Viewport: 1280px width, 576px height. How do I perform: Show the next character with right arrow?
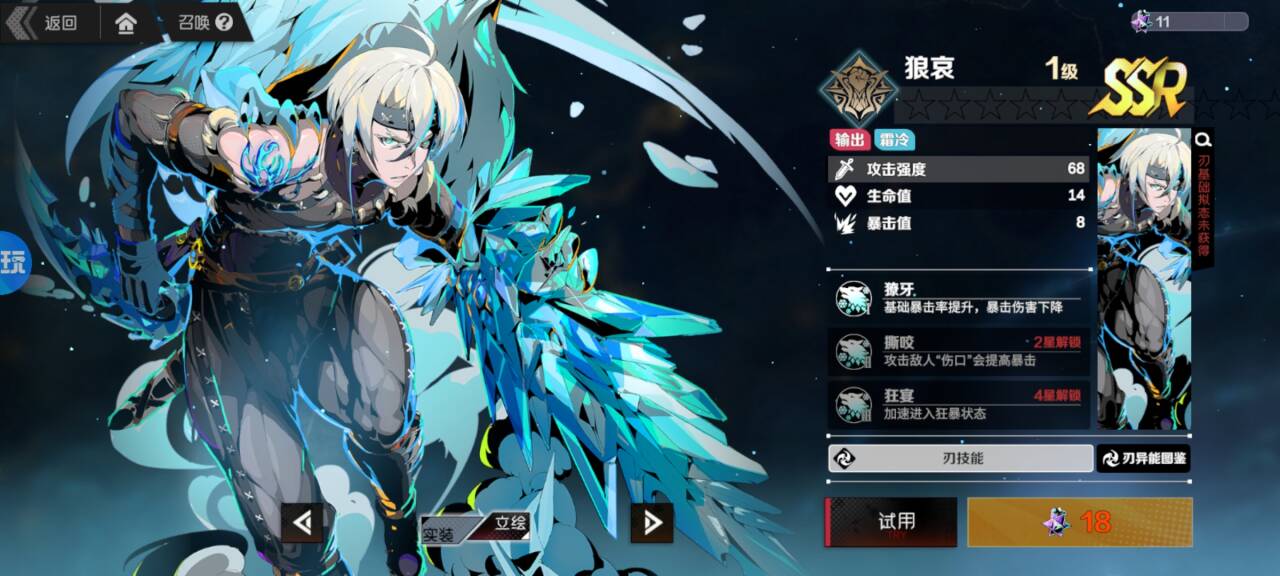point(652,522)
